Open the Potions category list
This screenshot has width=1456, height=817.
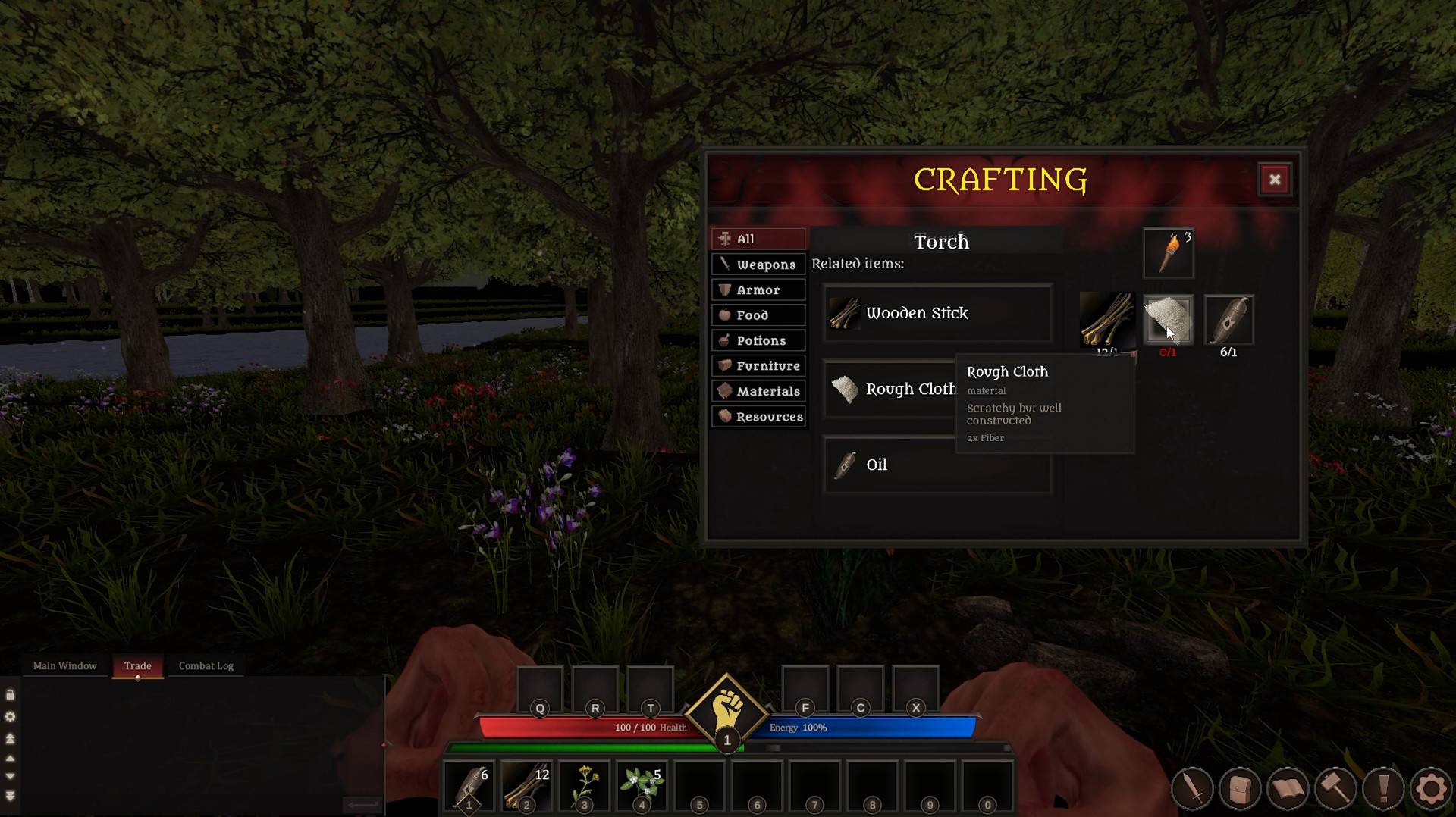[x=758, y=340]
